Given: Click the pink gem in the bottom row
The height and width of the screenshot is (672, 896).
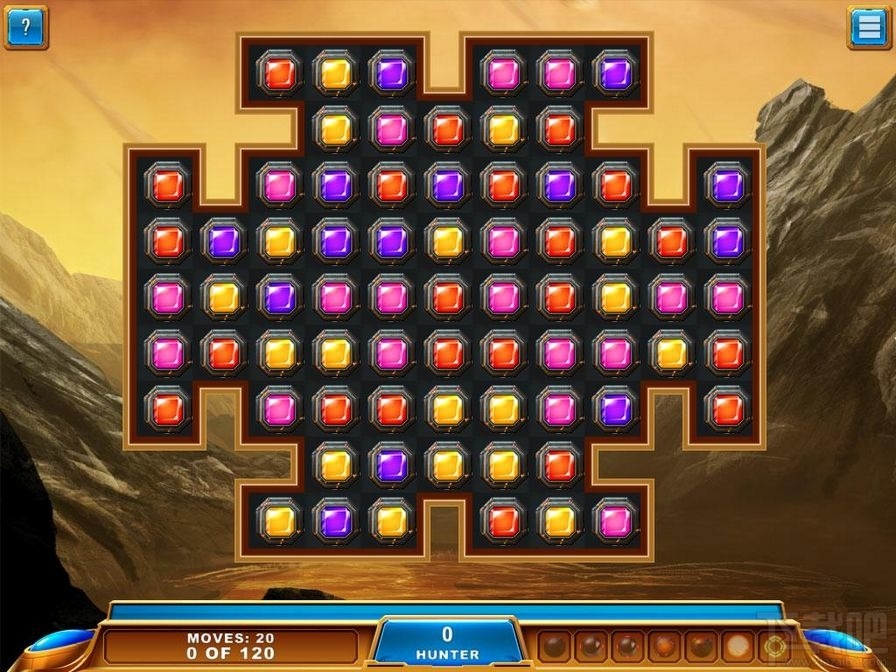Looking at the screenshot, I should click(x=615, y=519).
